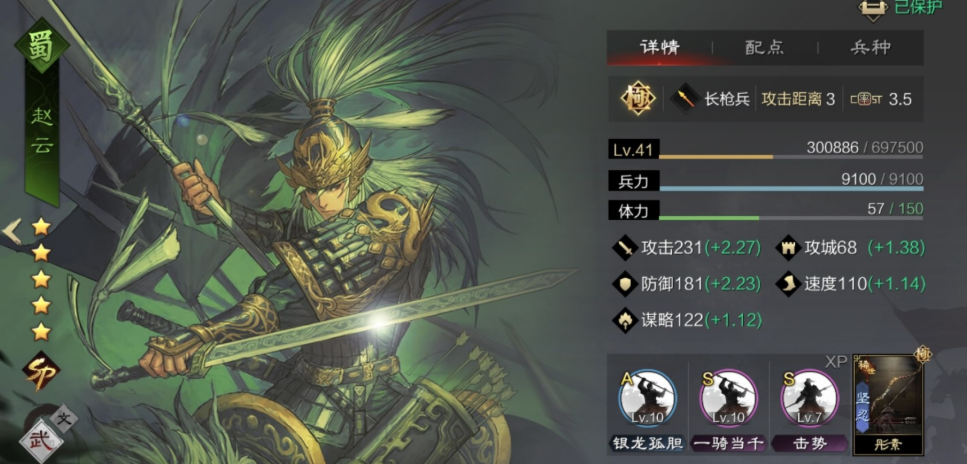Select the 蜀 faction emblem
The height and width of the screenshot is (464, 967).
click(x=39, y=47)
